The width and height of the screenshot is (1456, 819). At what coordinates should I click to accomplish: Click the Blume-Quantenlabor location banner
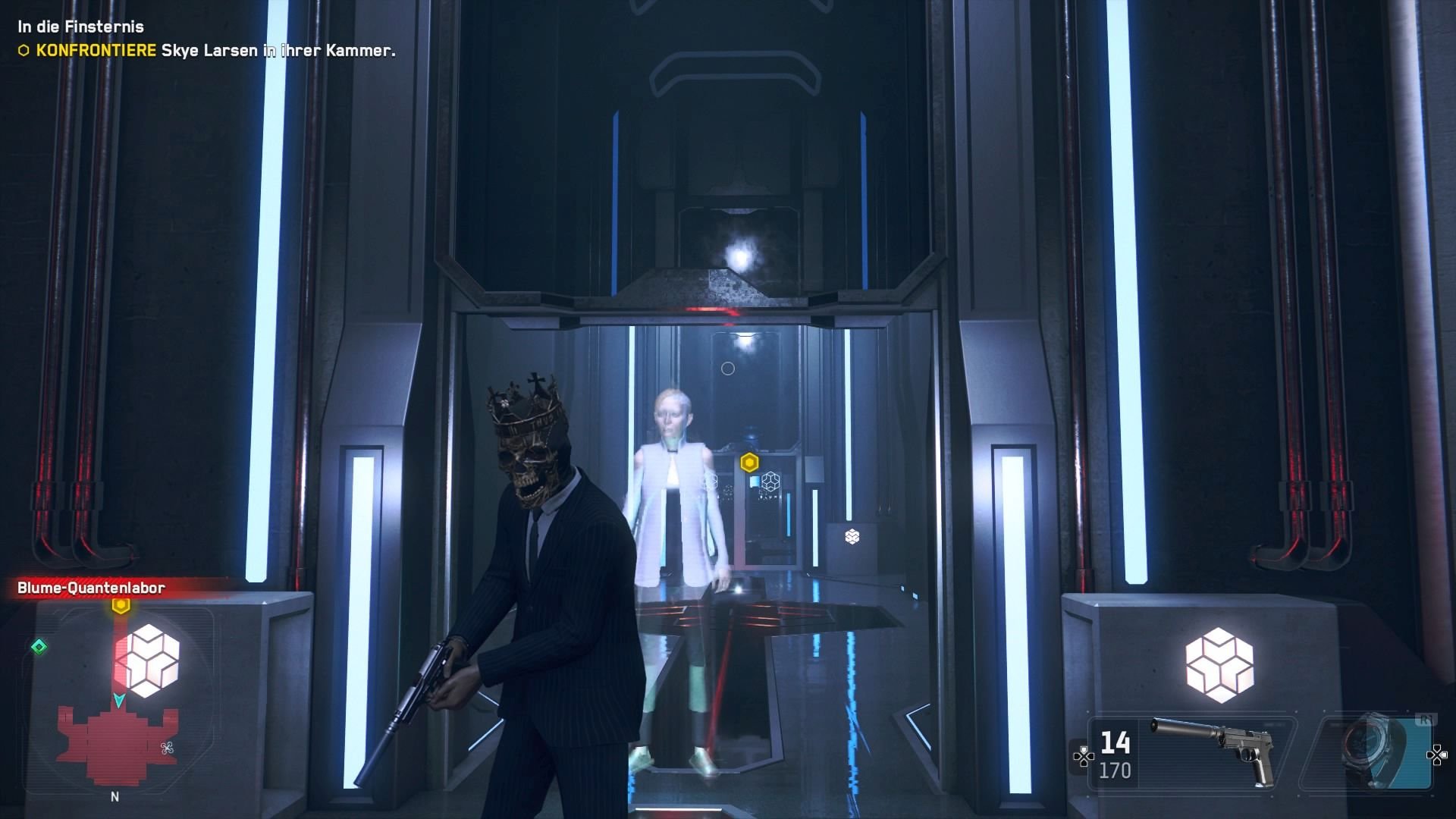(x=89, y=588)
